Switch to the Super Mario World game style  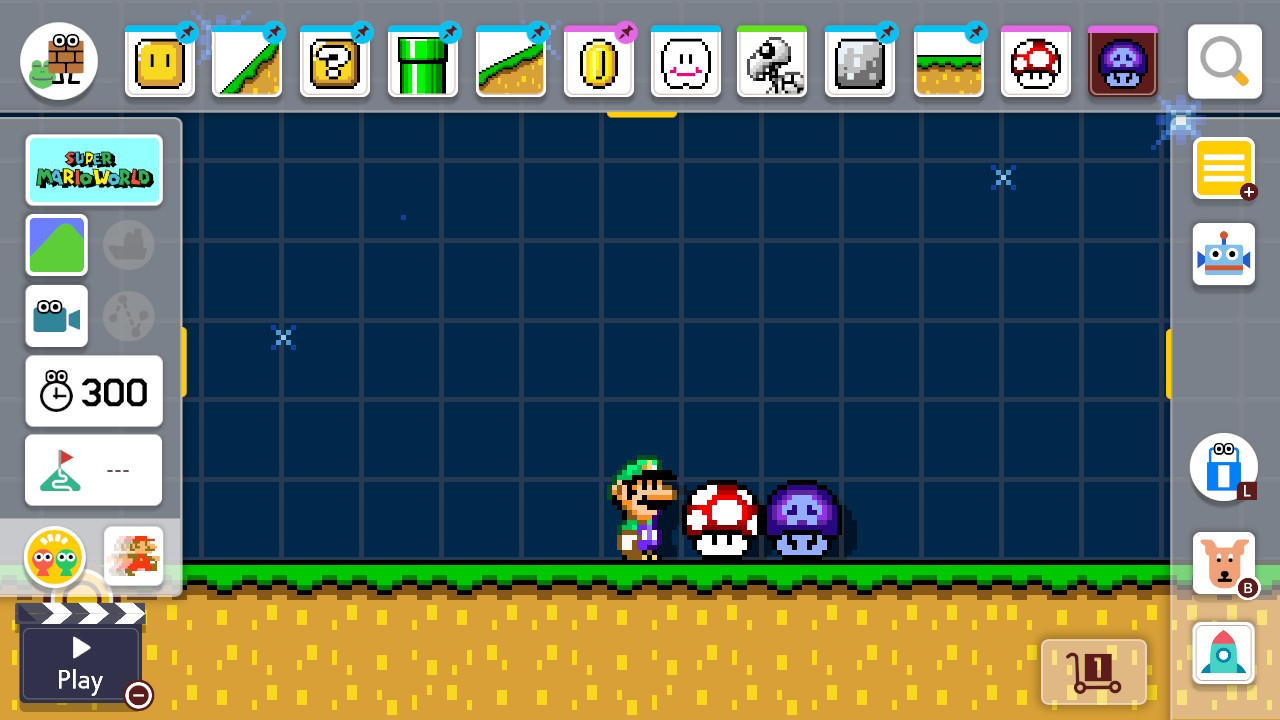95,170
